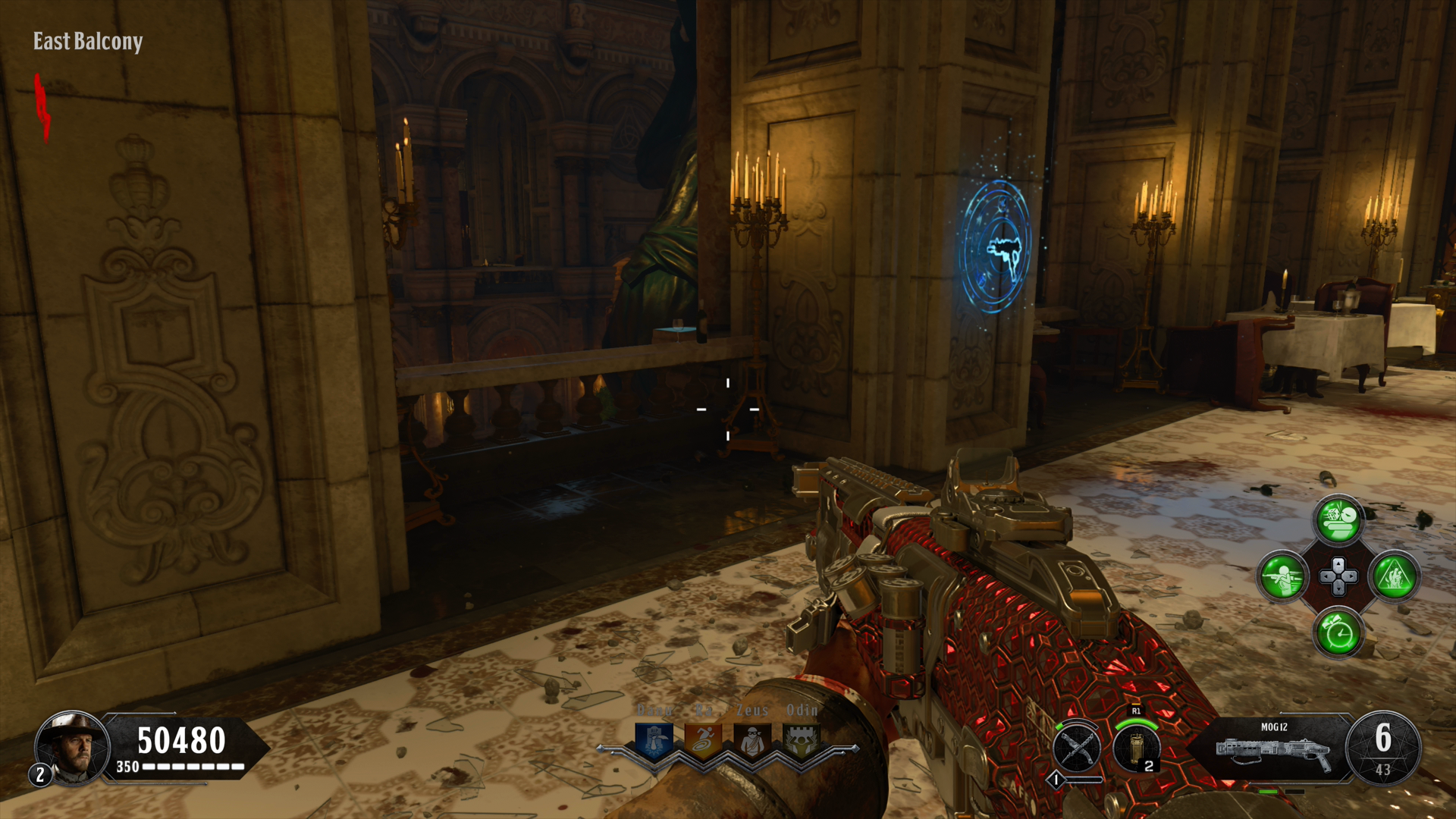Viewport: 1456px width, 819px height.
Task: Use the alarm clock elixir
Action: [x=1338, y=632]
